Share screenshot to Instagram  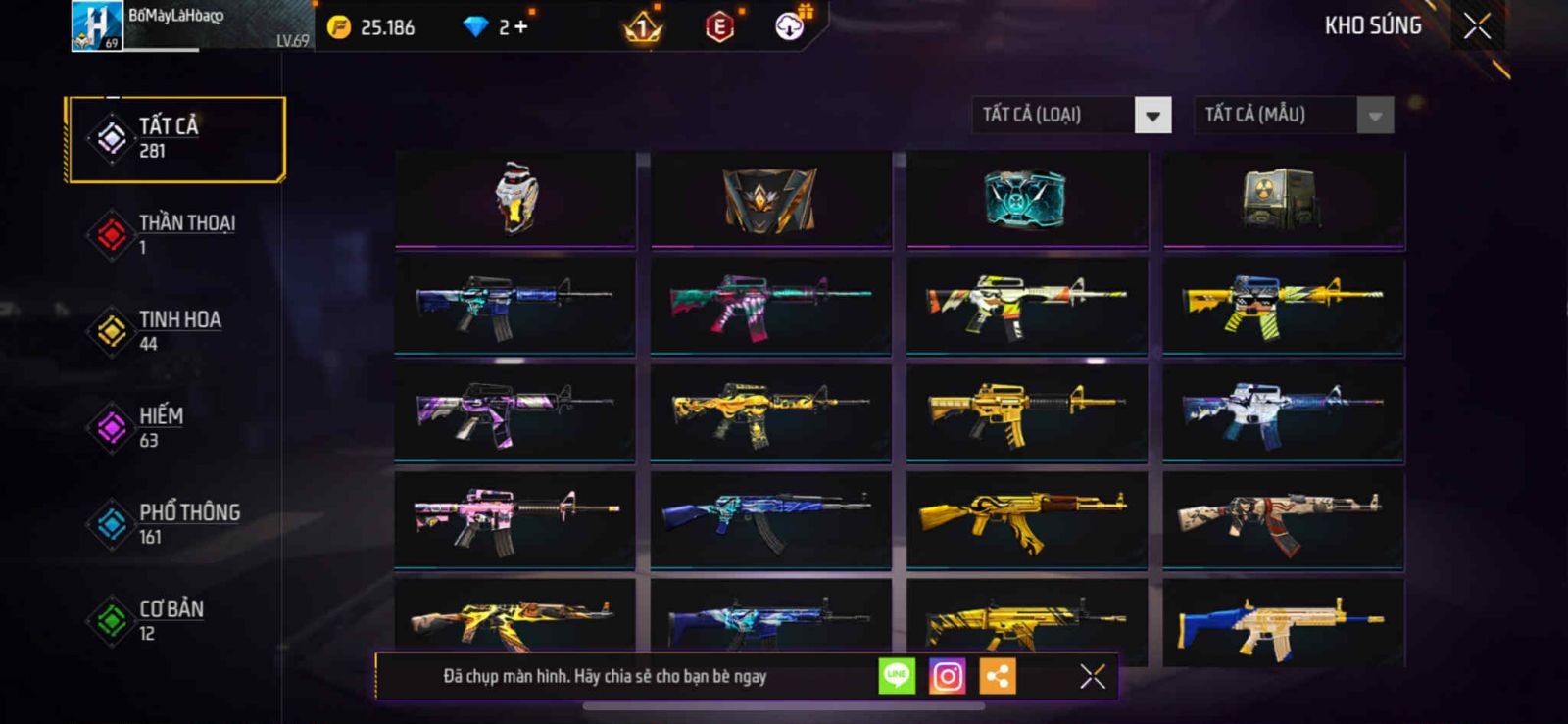(x=947, y=676)
